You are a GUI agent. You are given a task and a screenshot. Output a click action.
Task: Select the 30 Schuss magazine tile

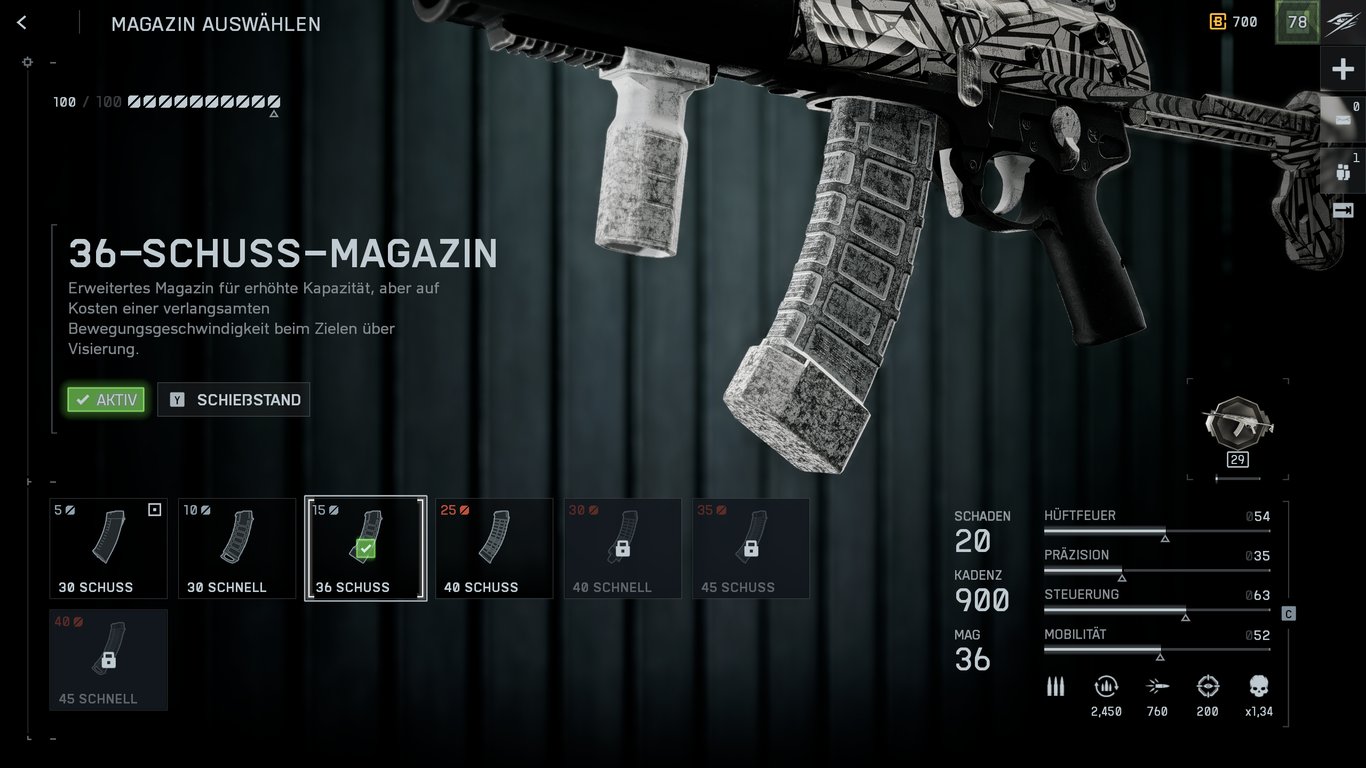click(109, 548)
